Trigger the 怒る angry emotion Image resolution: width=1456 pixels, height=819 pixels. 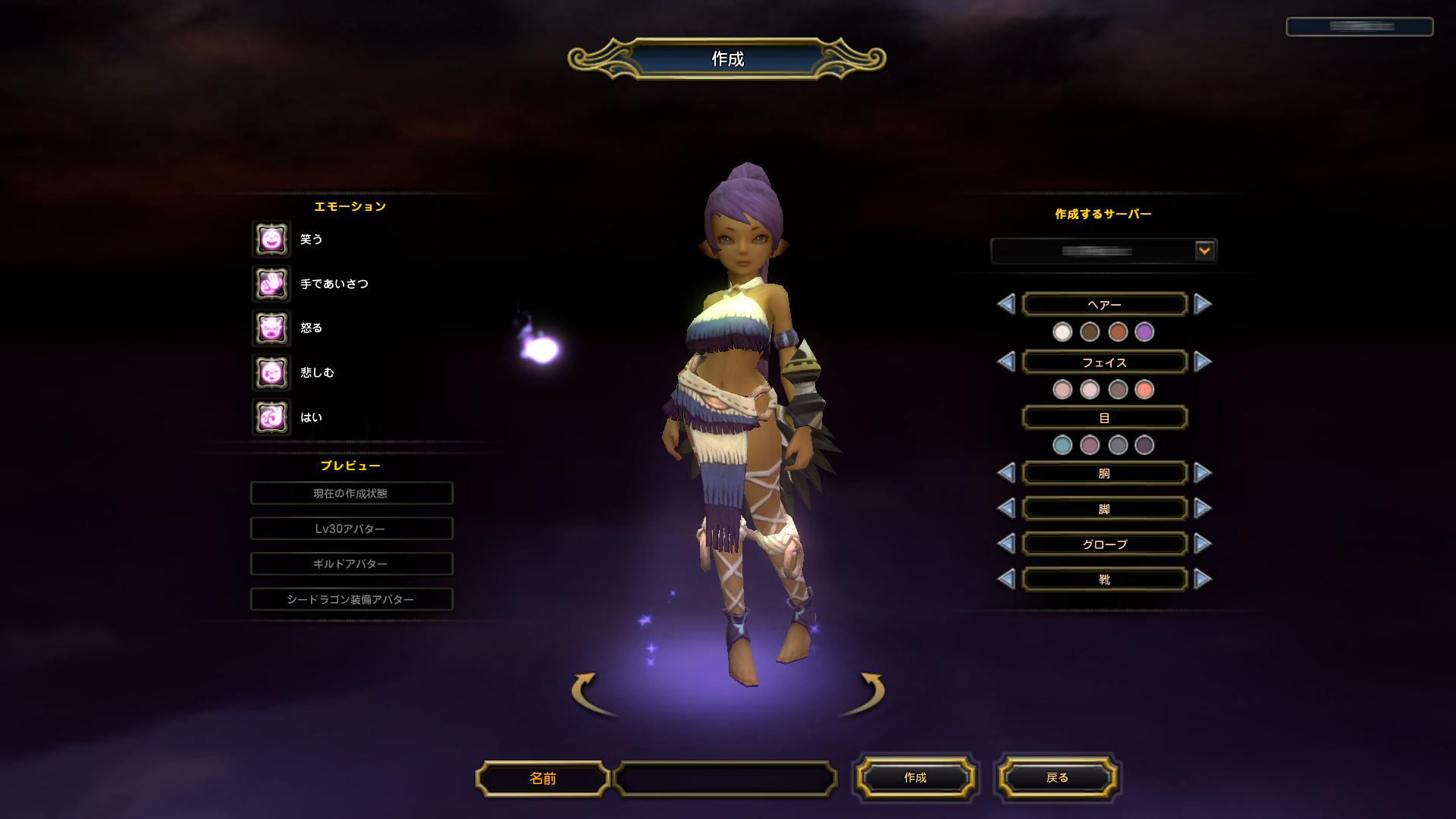pos(271,328)
